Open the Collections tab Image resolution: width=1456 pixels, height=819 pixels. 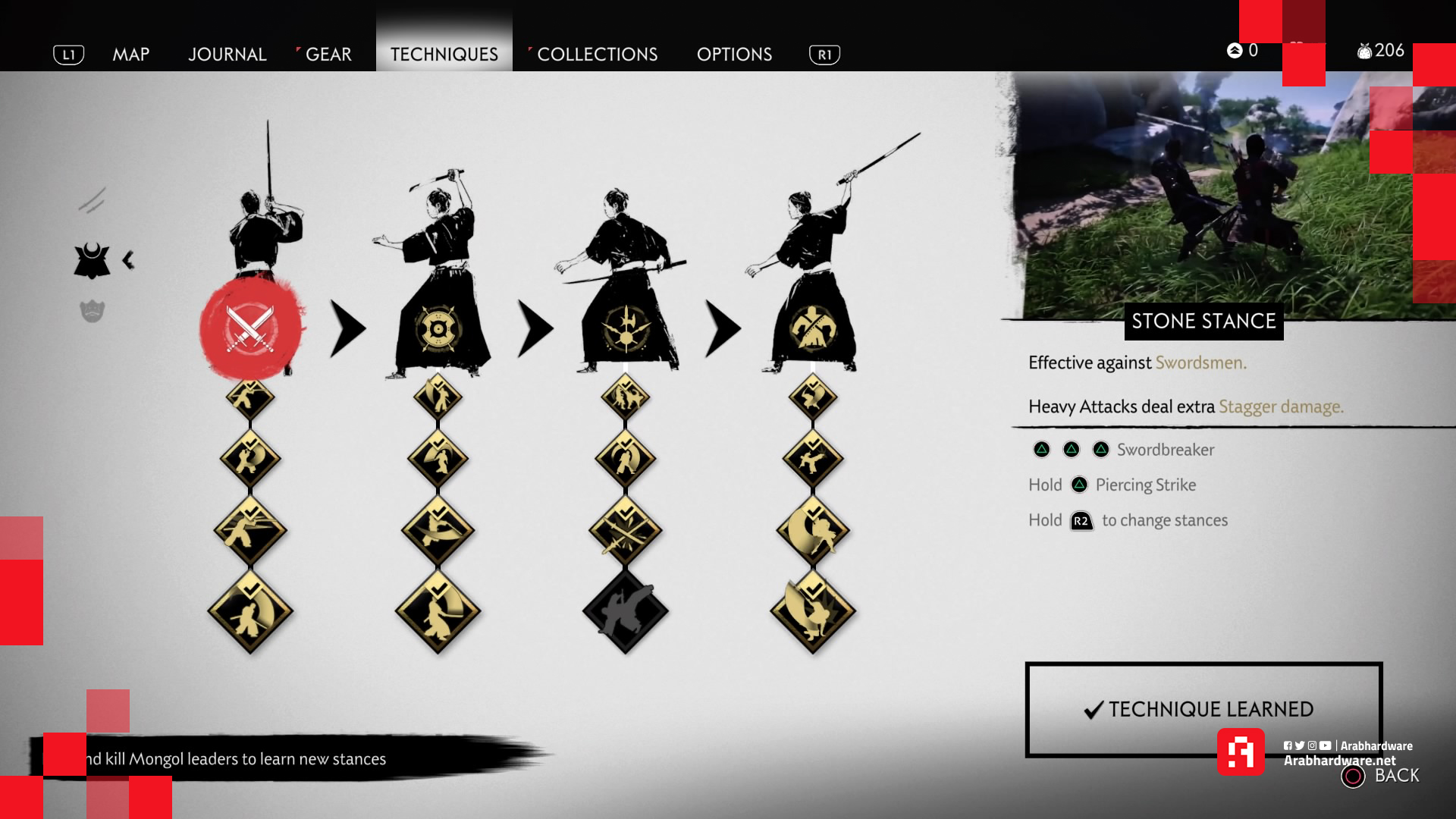[x=597, y=55]
